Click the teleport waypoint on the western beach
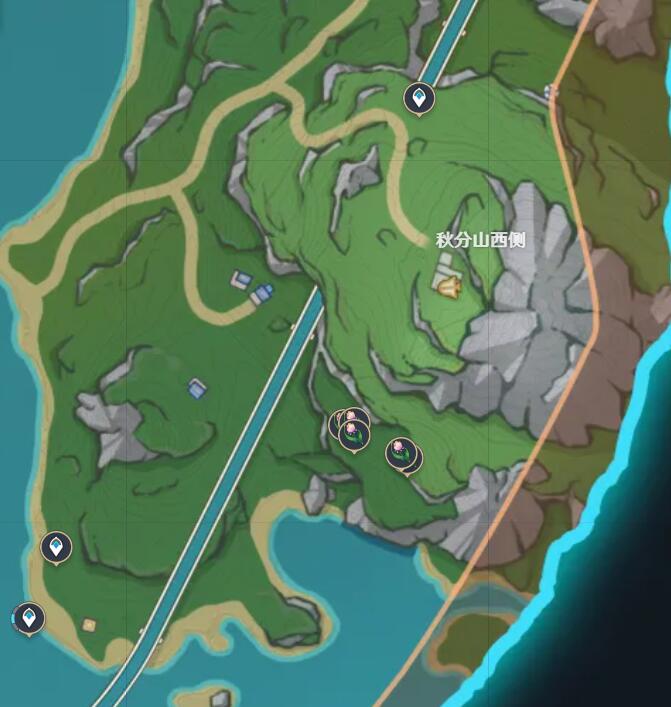Viewport: 671px width, 707px height. pos(56,547)
